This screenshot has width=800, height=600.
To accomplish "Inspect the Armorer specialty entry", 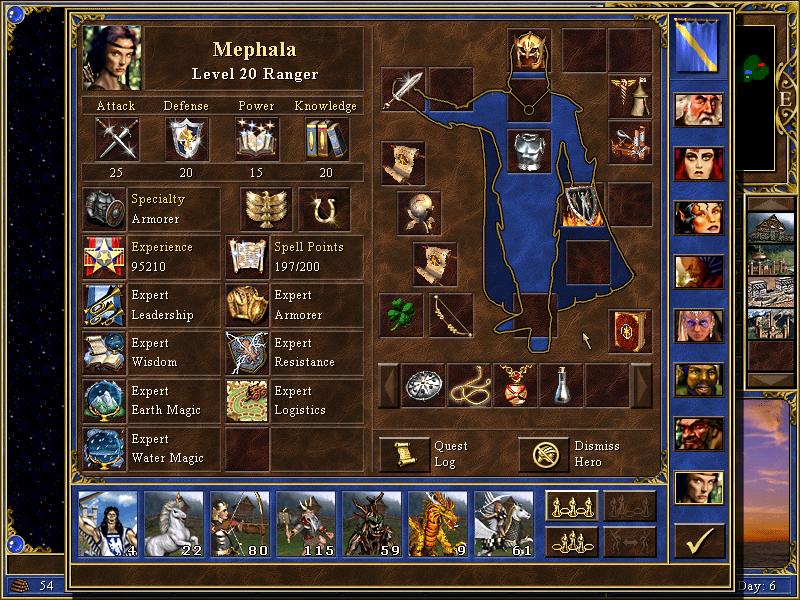I will [105, 209].
